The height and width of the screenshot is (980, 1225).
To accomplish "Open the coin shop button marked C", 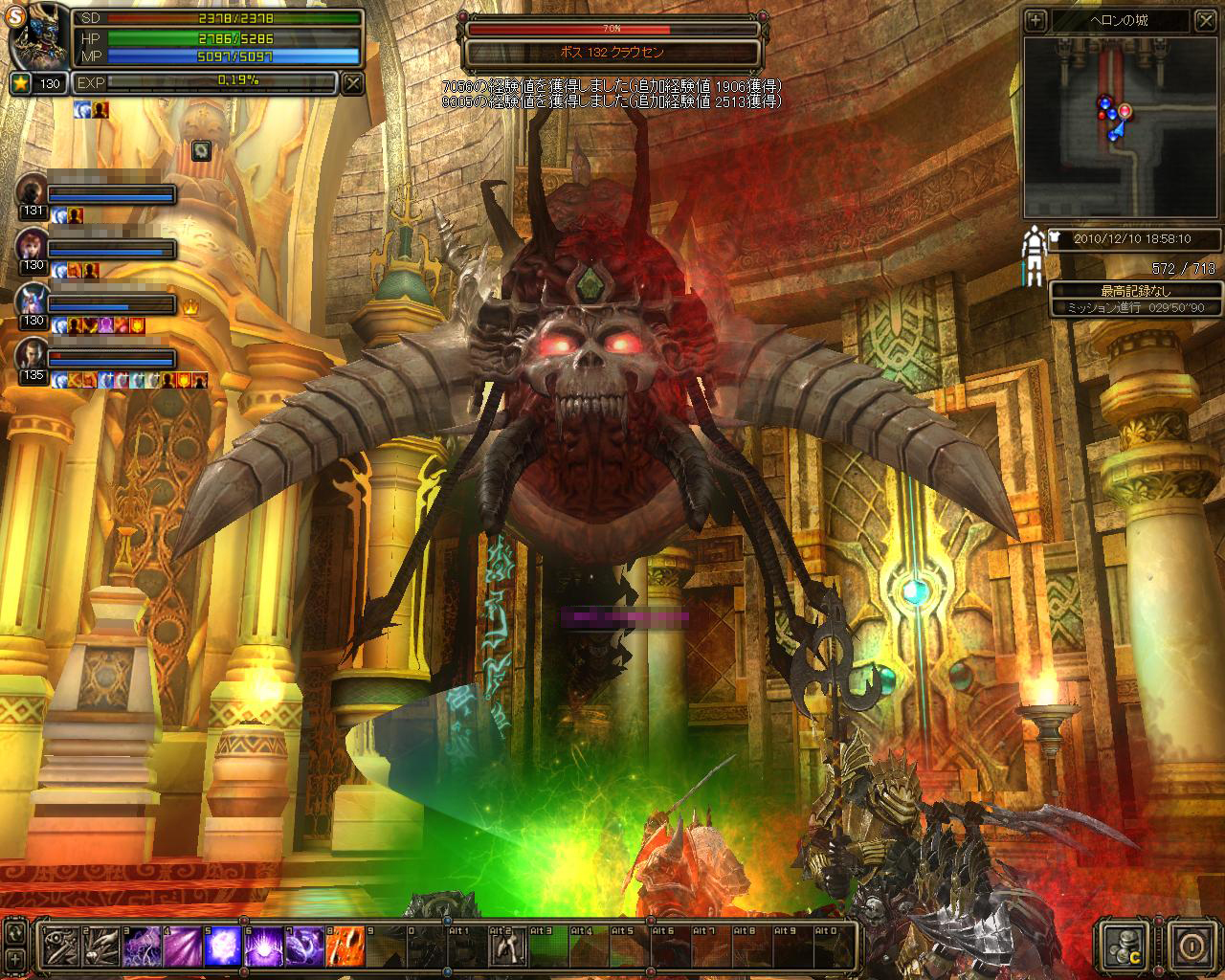I will click(x=1124, y=947).
